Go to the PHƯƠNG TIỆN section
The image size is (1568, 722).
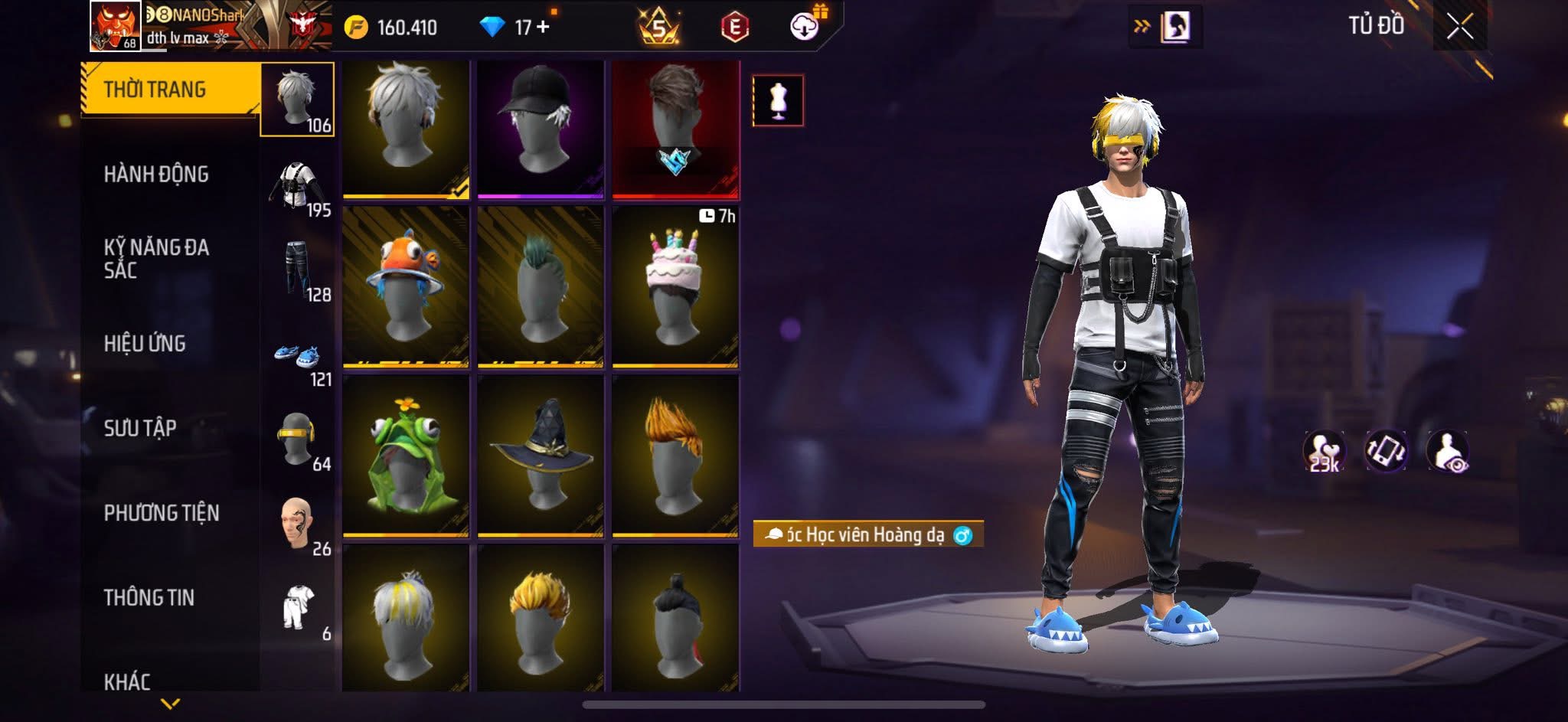(162, 513)
